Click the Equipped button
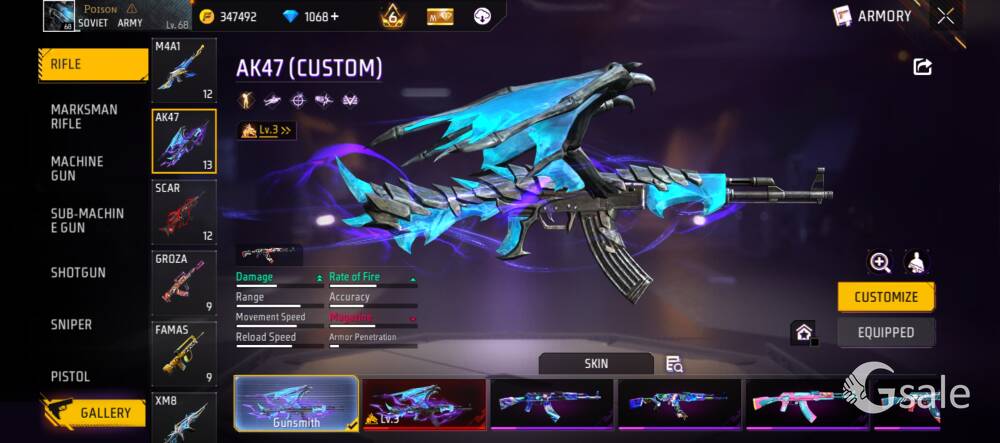 pyautogui.click(x=886, y=332)
